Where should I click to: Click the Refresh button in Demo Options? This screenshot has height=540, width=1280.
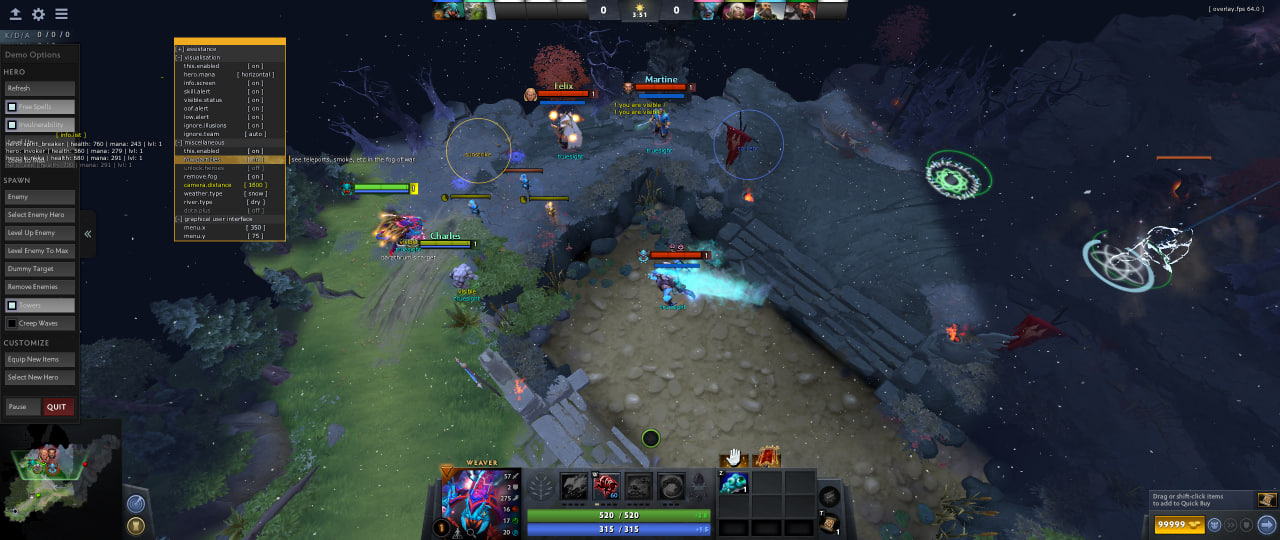(x=40, y=88)
